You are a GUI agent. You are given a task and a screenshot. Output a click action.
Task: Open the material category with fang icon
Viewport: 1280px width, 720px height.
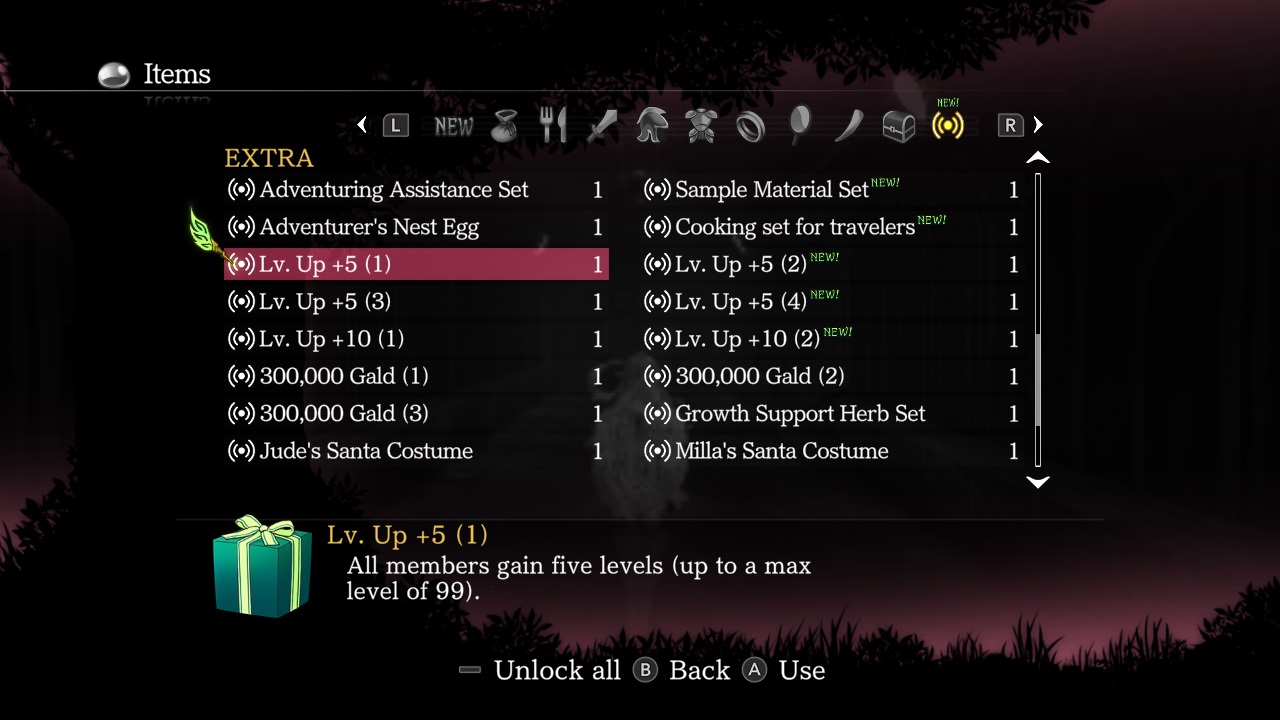(x=849, y=125)
